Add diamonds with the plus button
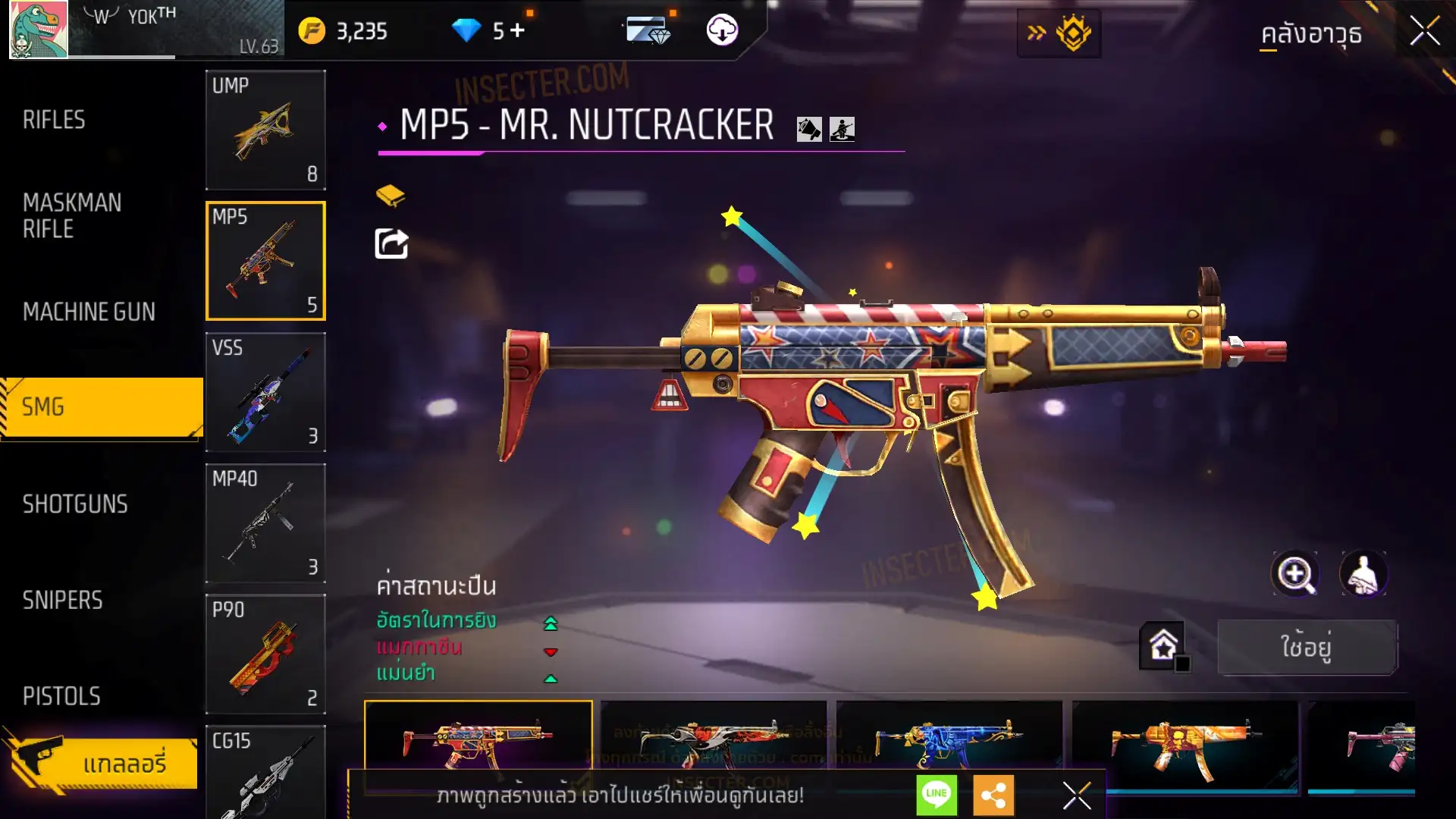Screen dimensions: 1456x819 pos(517,31)
